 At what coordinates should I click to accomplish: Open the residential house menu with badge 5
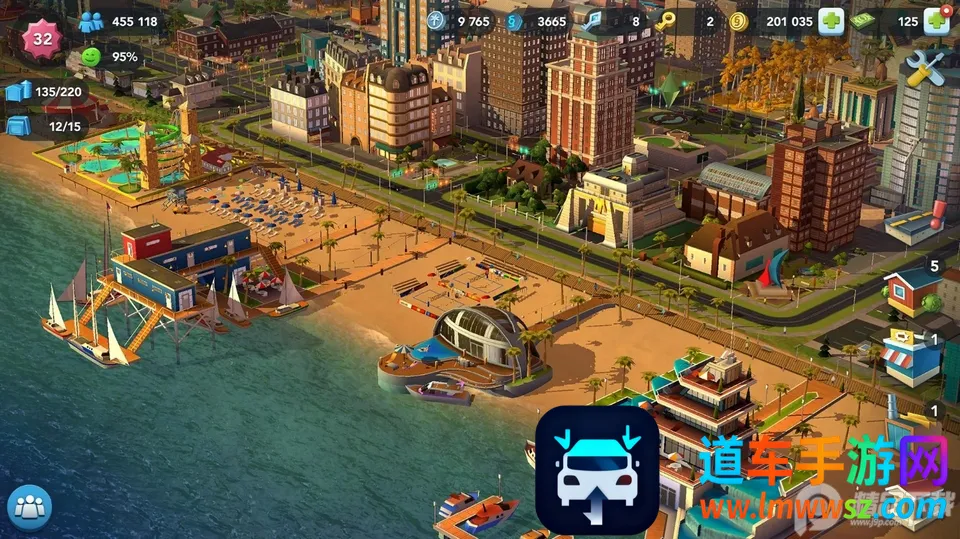pos(914,290)
